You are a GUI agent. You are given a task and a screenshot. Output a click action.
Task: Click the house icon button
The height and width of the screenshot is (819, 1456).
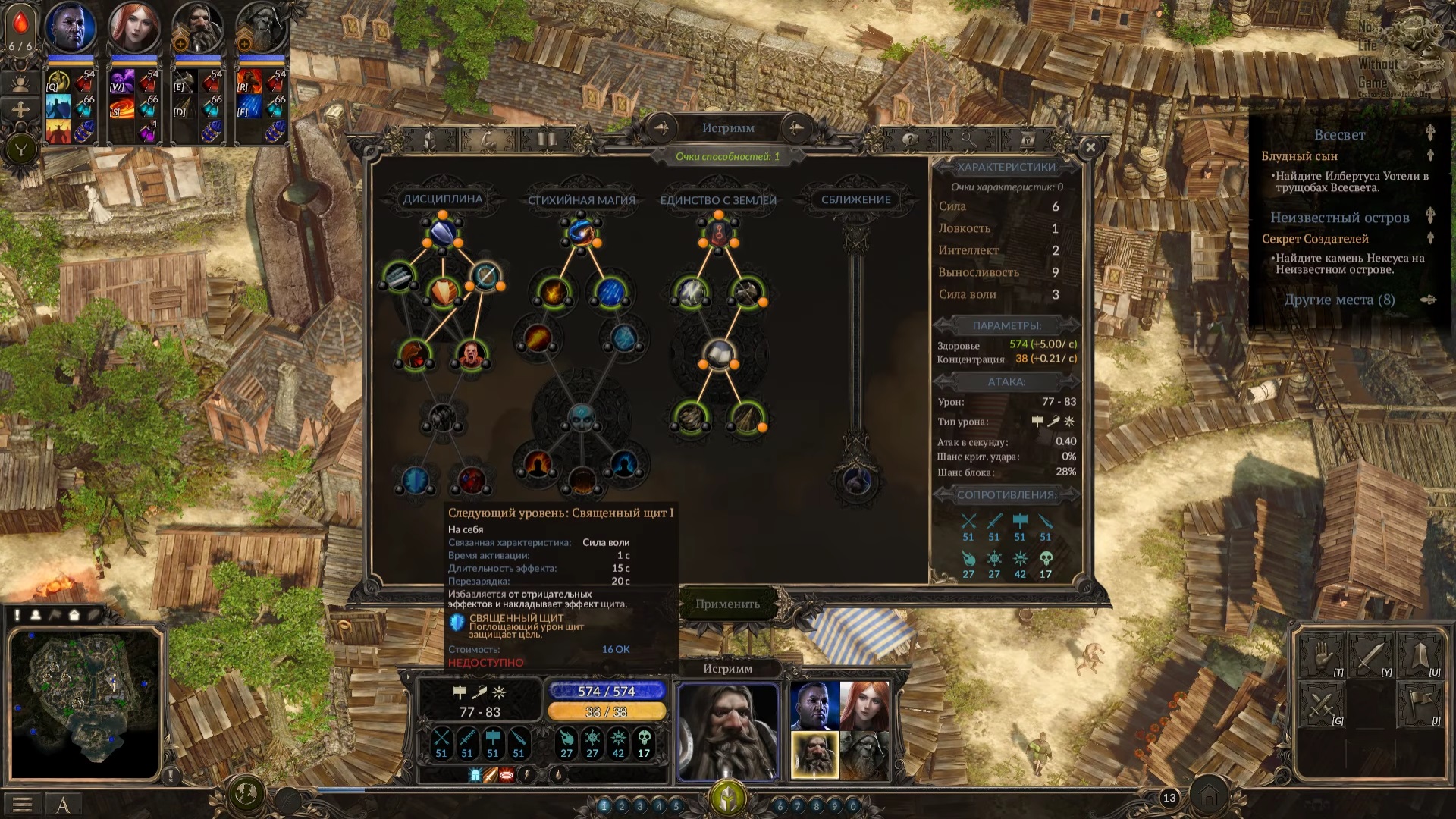pos(1208,796)
